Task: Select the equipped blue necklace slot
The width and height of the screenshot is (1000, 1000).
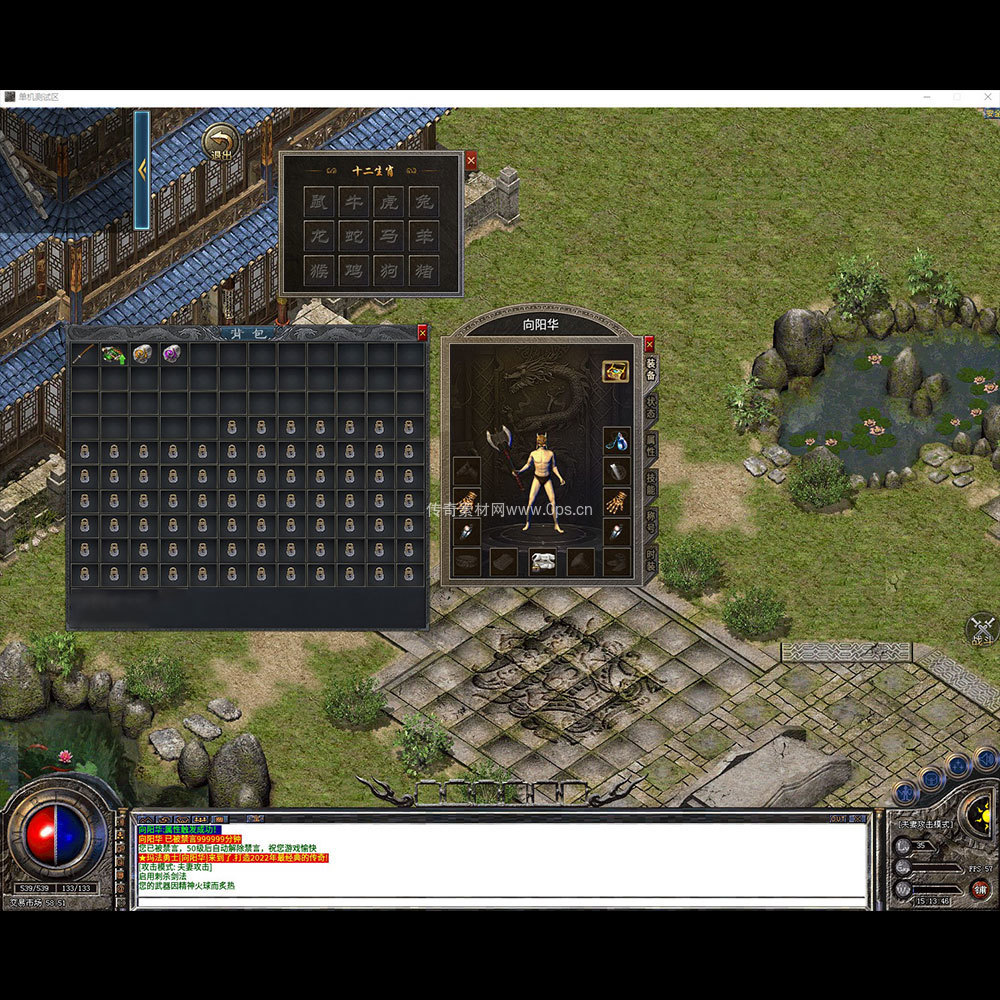Action: click(616, 439)
